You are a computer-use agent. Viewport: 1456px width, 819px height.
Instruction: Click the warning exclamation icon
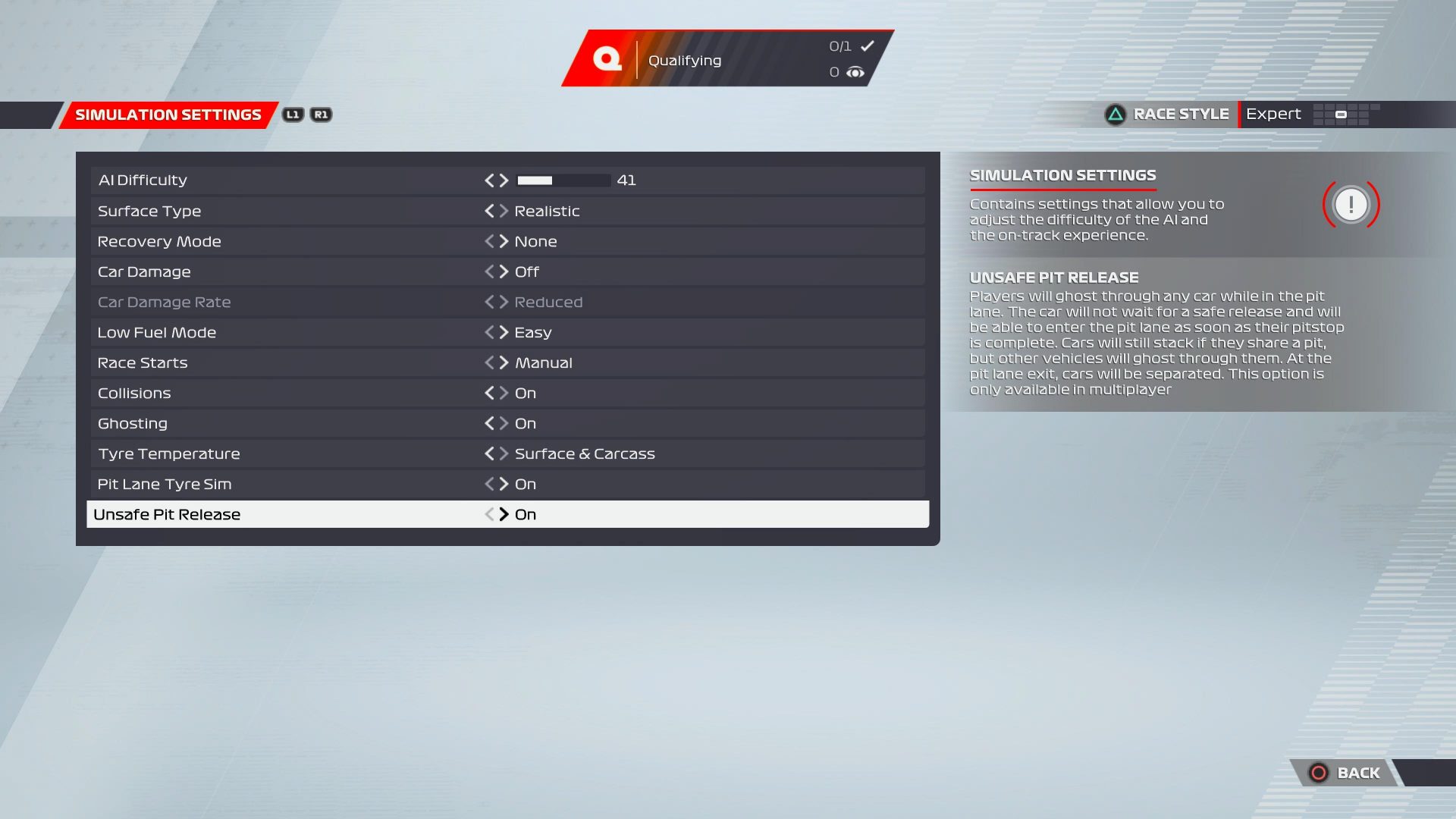[1353, 203]
